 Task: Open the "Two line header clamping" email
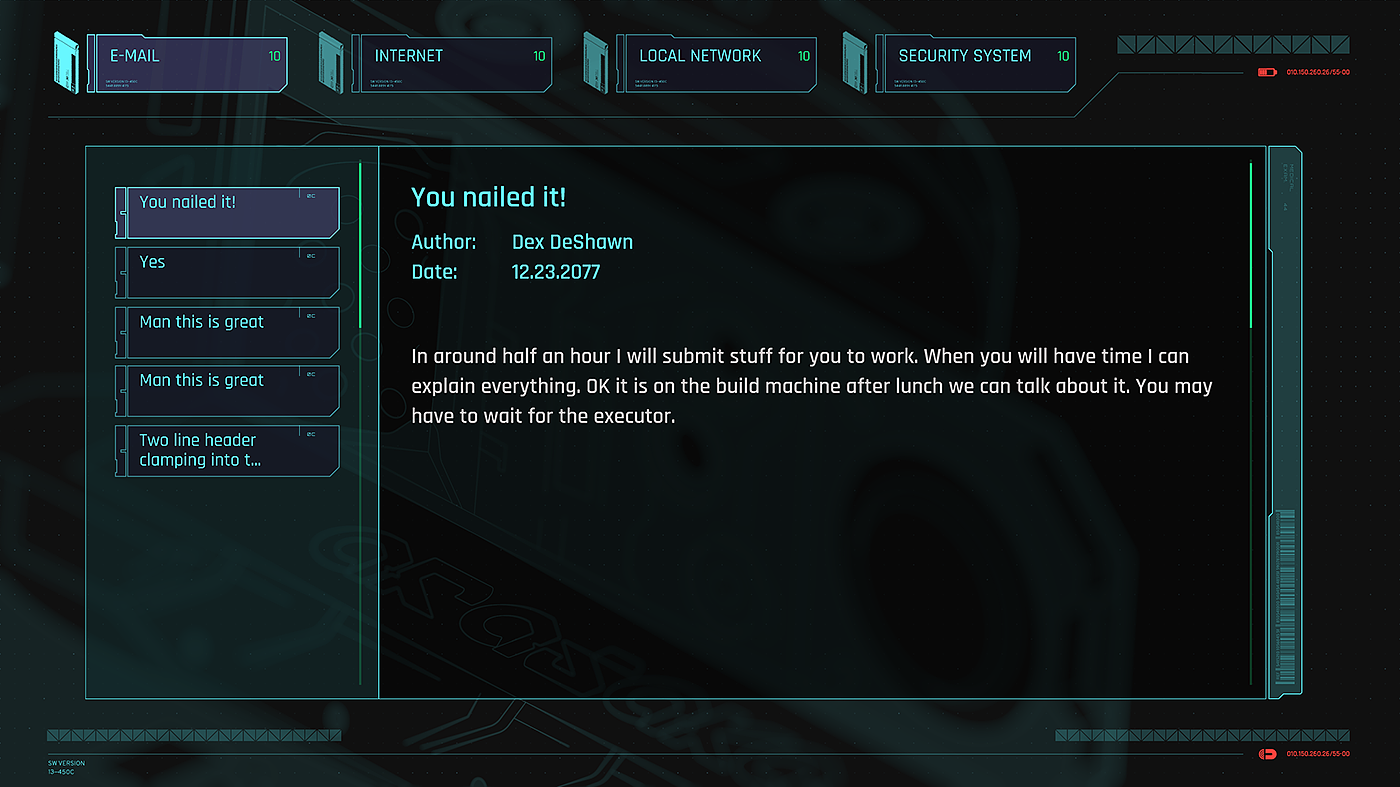pos(229,450)
